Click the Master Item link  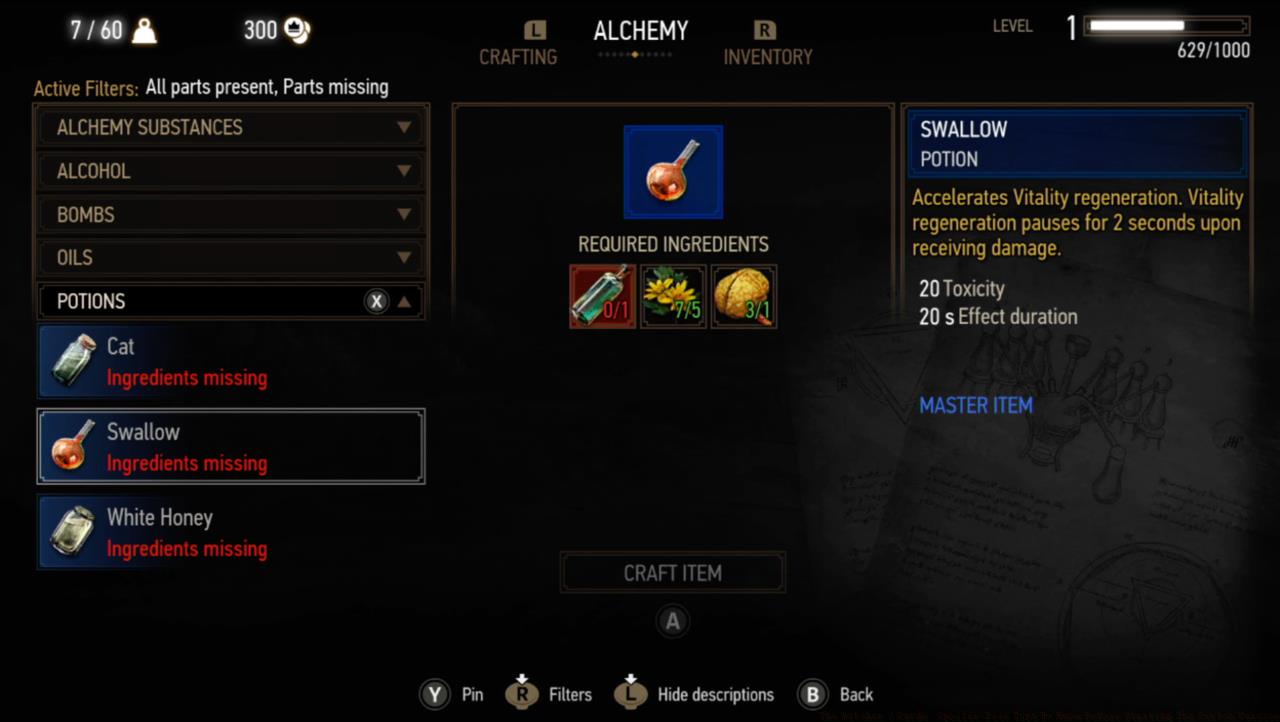(976, 405)
